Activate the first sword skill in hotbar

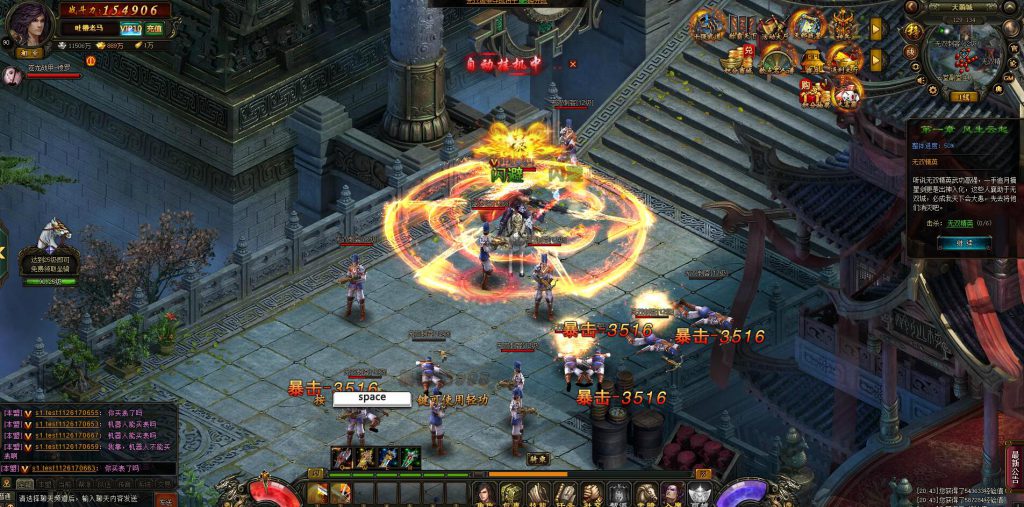coord(318,493)
